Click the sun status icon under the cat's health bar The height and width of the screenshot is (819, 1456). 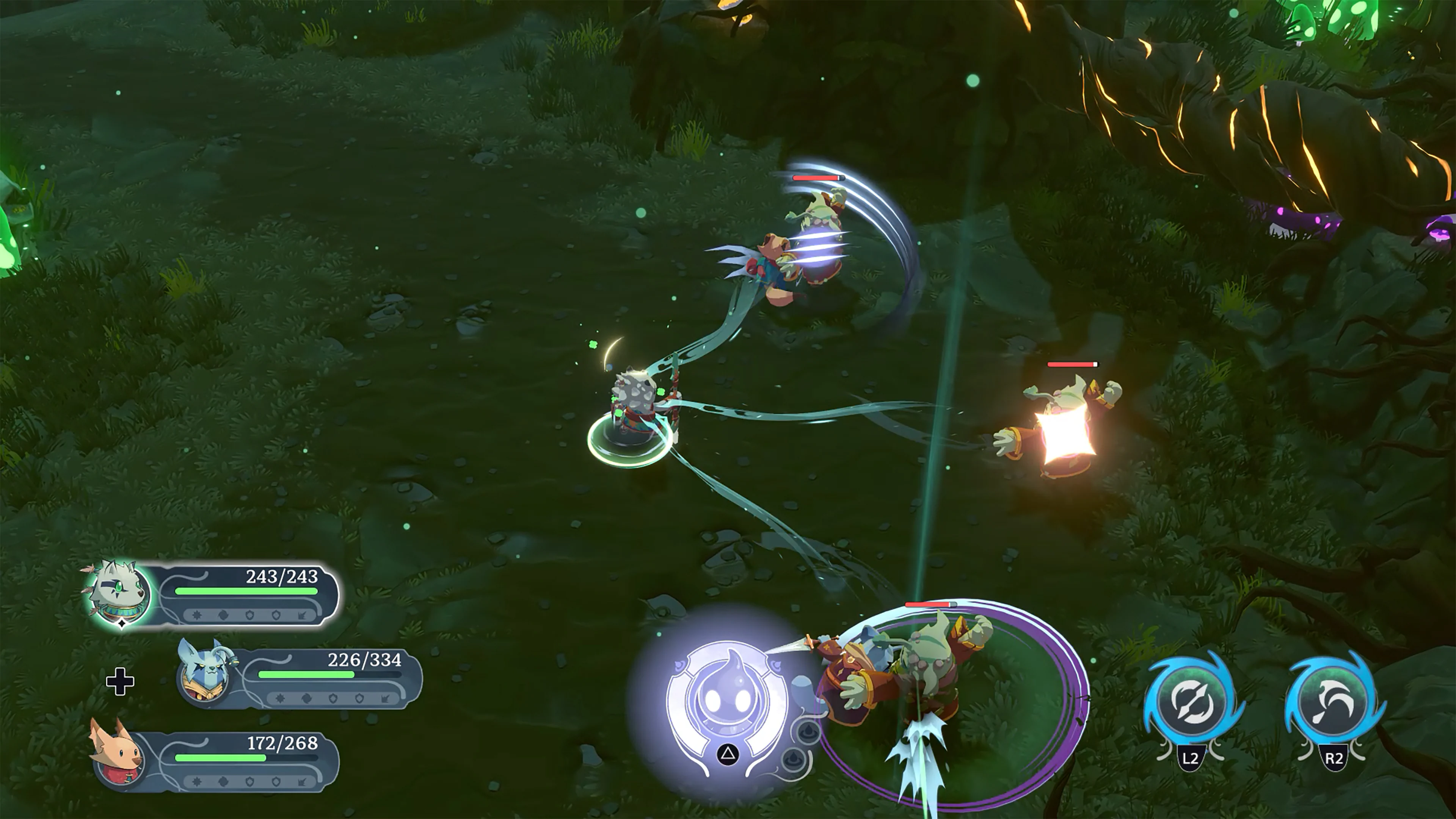click(198, 615)
